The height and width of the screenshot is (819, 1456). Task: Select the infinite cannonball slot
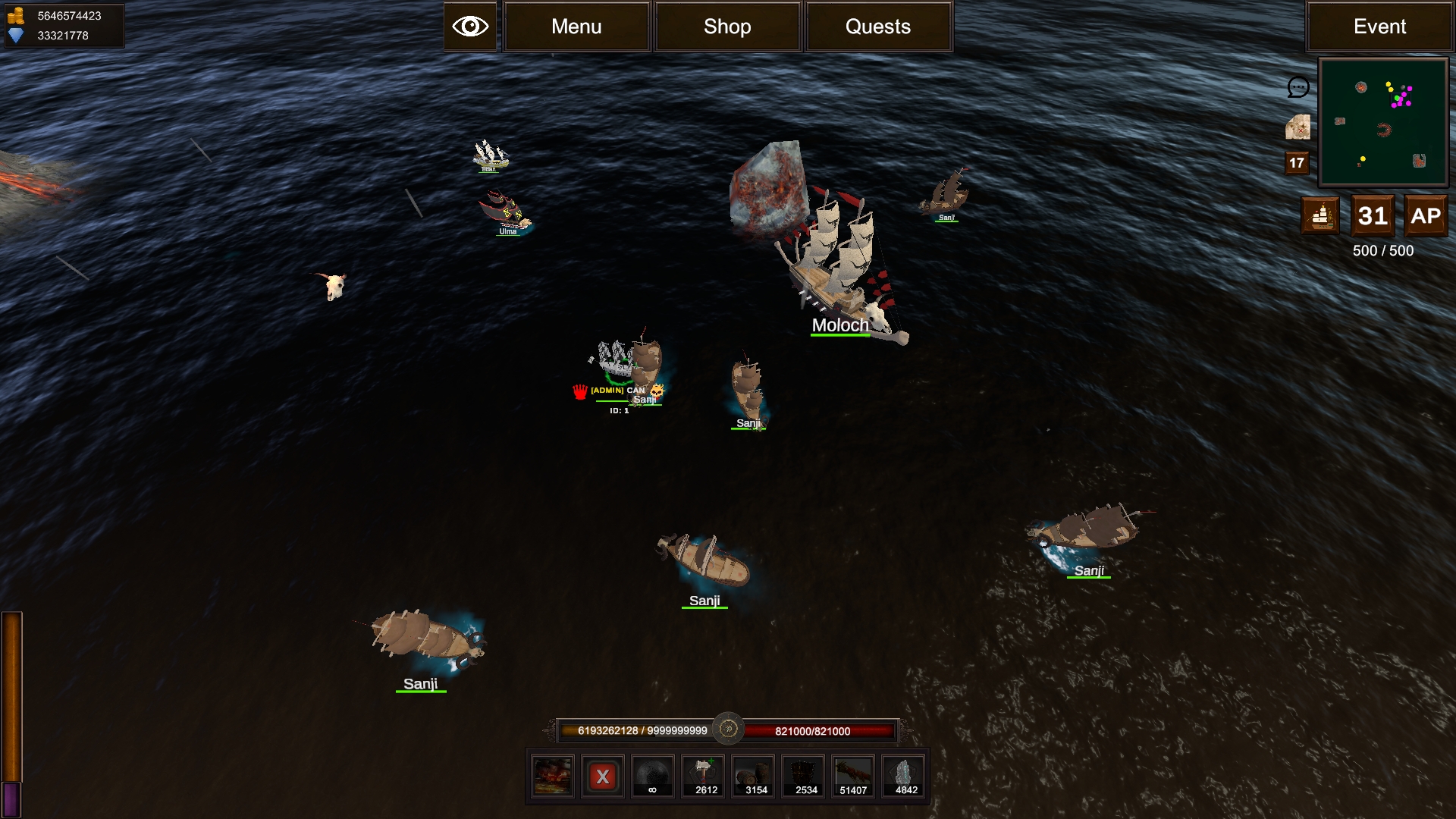(653, 777)
